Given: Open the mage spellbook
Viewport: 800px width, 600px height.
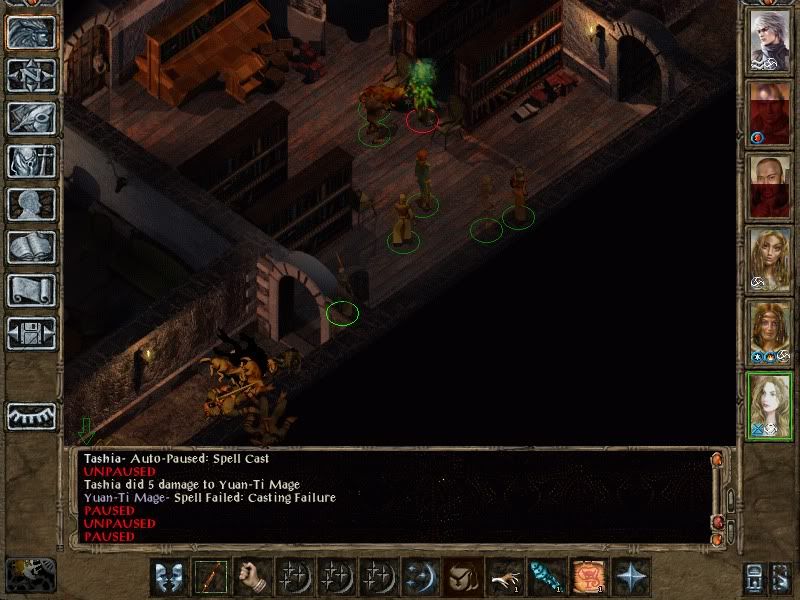Looking at the screenshot, I should pos(32,247).
